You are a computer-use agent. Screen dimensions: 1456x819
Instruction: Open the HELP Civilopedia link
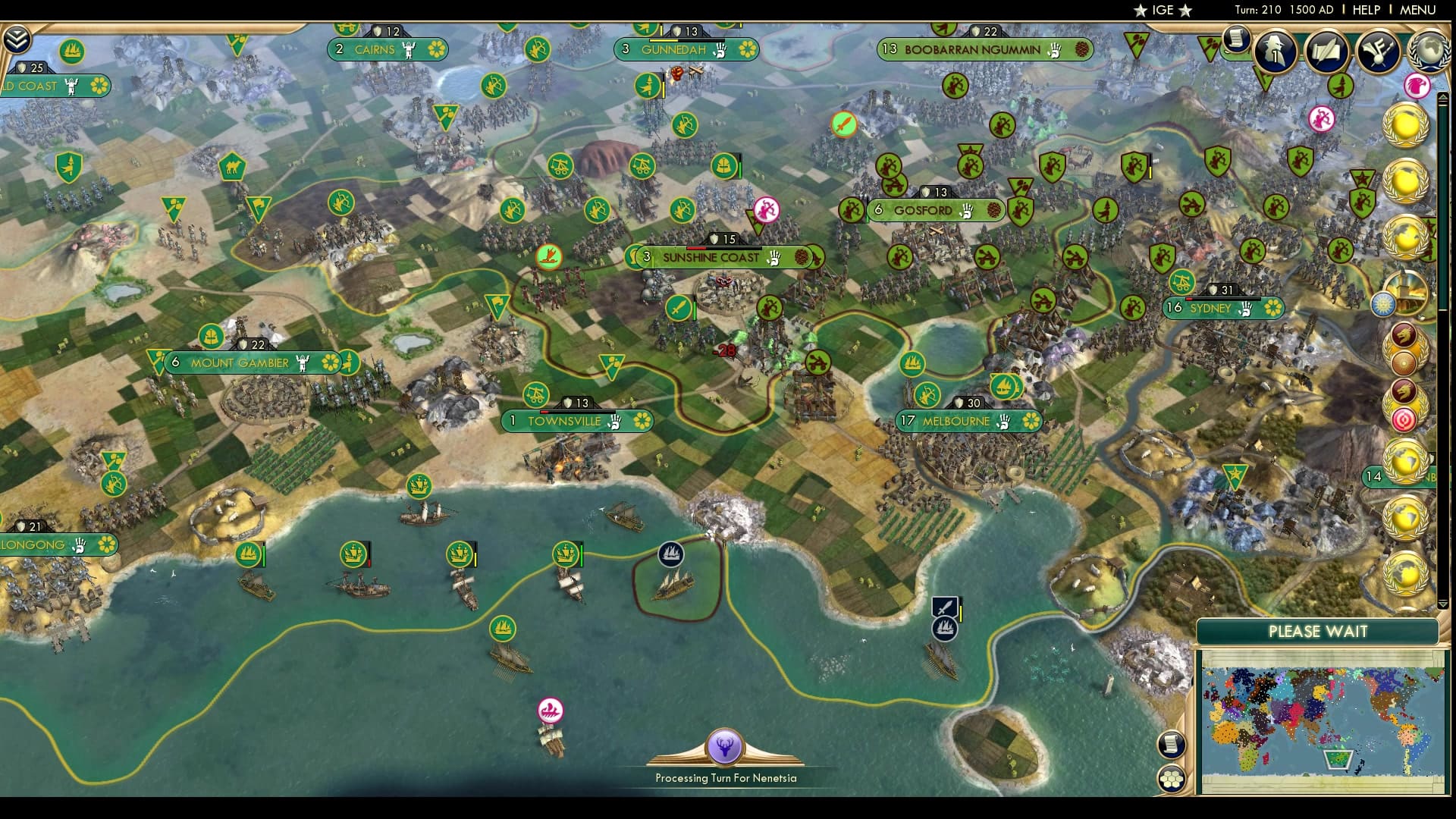pyautogui.click(x=1366, y=10)
